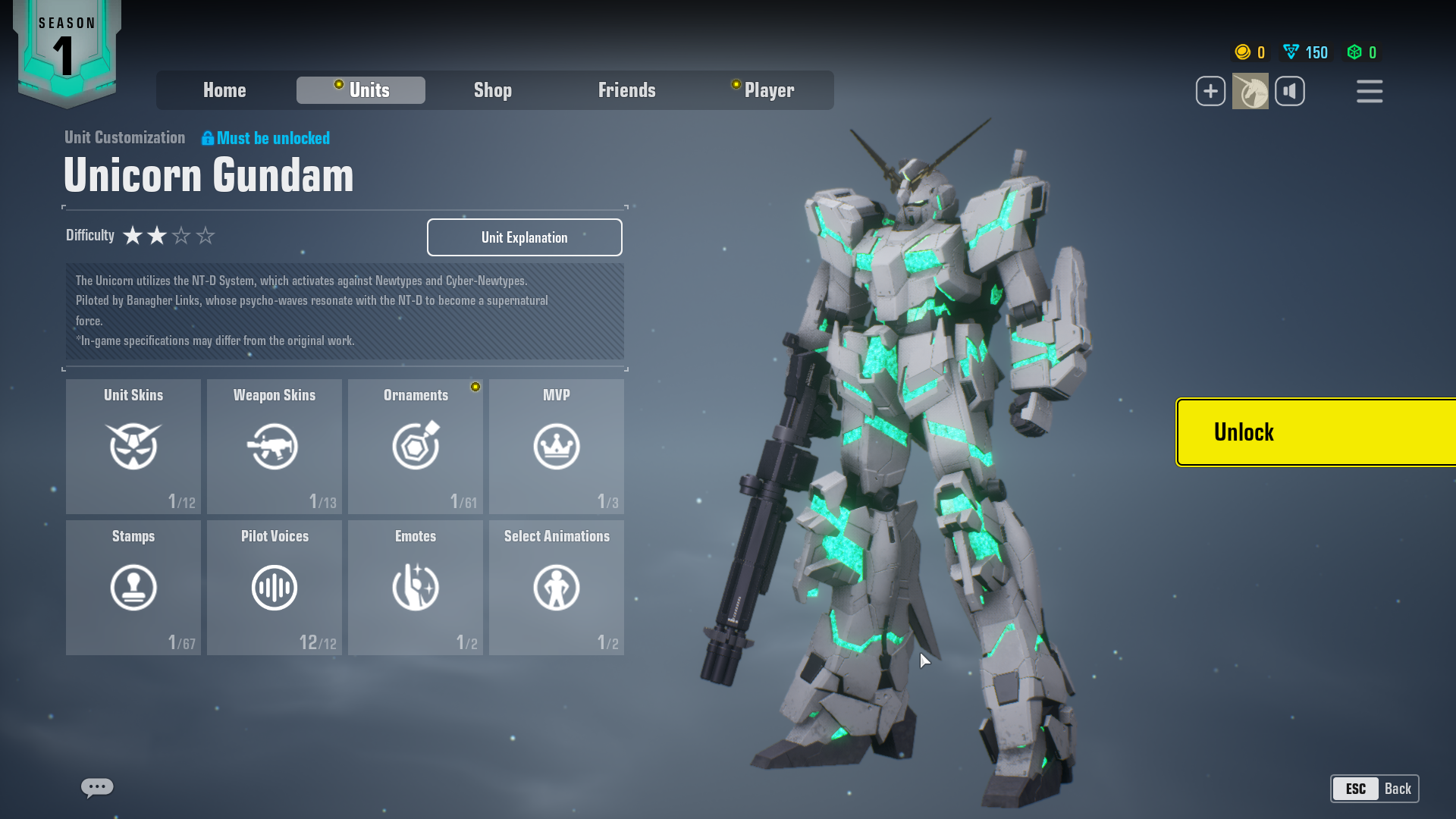Open the Unit Explanation dialog
Image resolution: width=1456 pixels, height=819 pixels.
[x=524, y=237]
